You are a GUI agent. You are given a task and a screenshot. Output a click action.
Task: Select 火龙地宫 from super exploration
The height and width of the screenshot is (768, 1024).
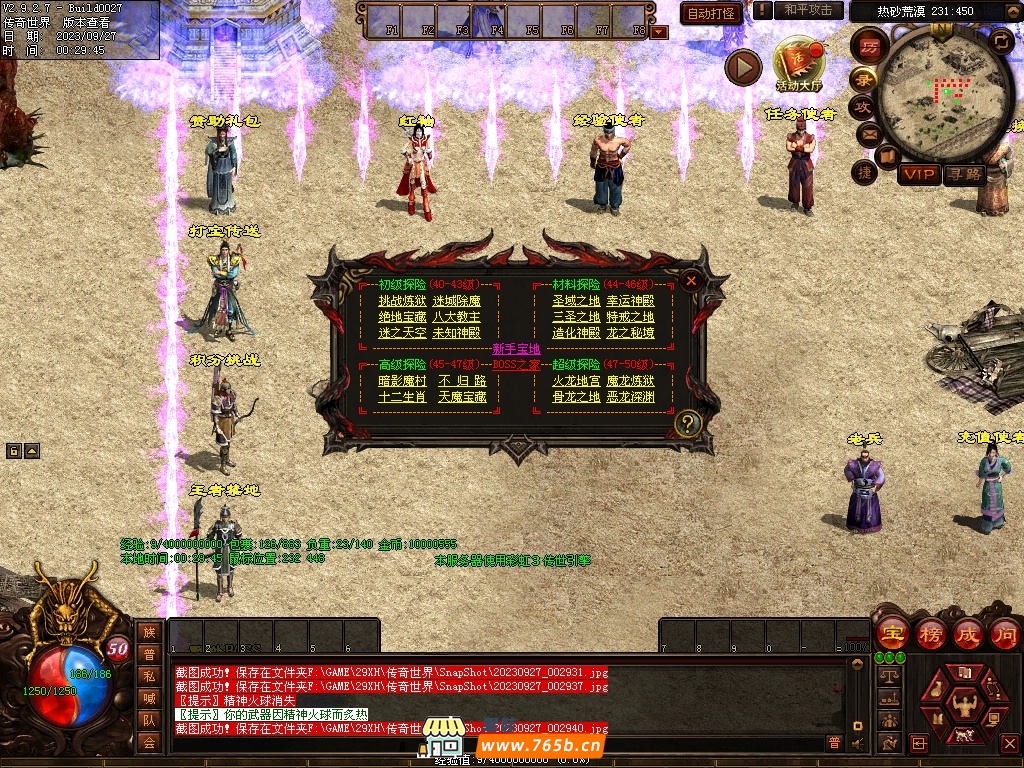pos(576,381)
